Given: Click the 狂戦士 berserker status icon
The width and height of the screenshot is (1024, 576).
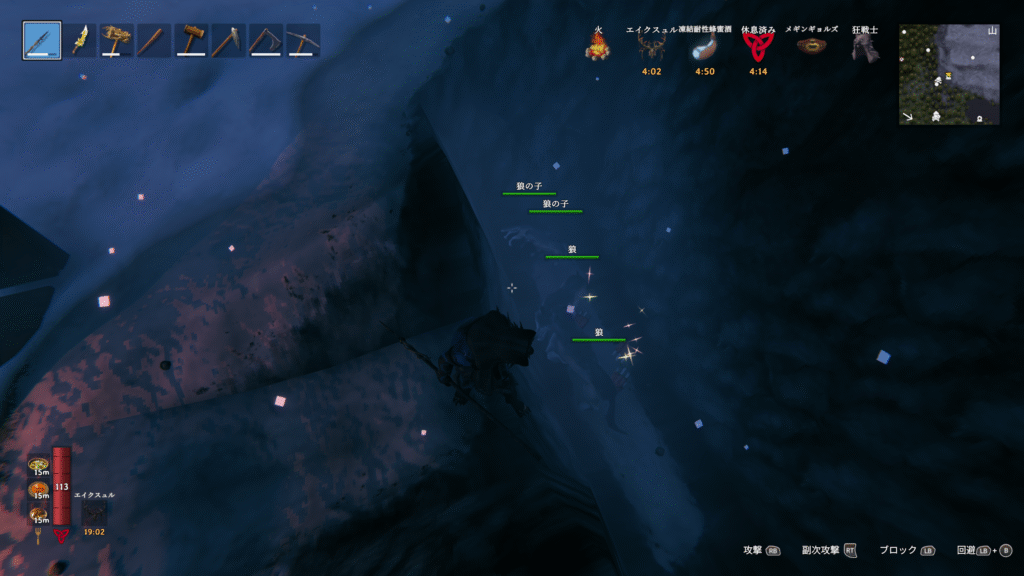Looking at the screenshot, I should (864, 46).
